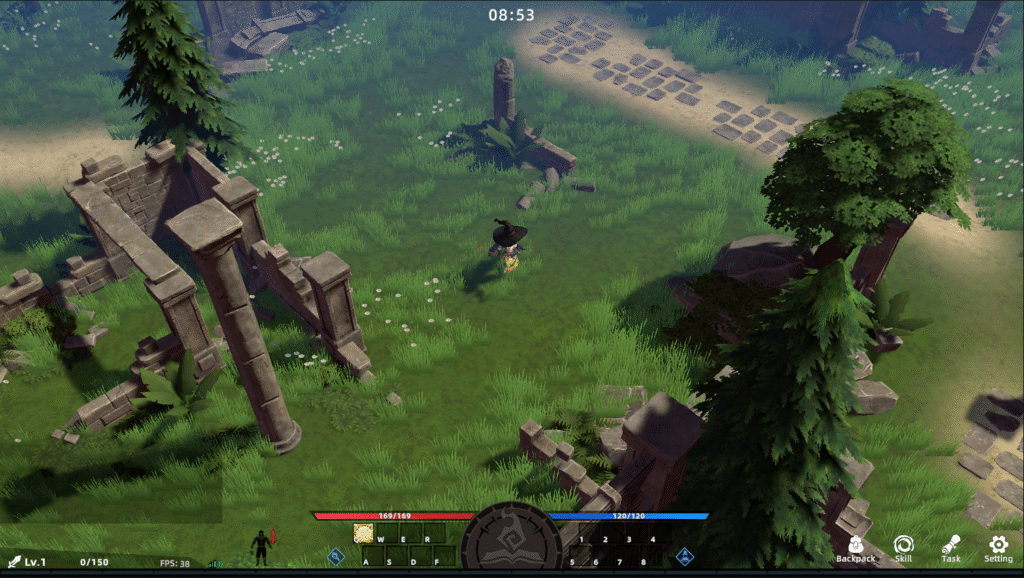Open the Skill menu
The image size is (1024, 578).
pos(903,547)
